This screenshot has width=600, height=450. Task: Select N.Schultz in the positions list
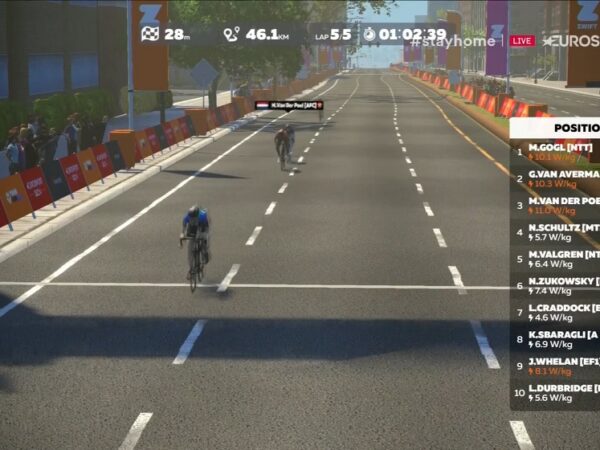click(560, 232)
